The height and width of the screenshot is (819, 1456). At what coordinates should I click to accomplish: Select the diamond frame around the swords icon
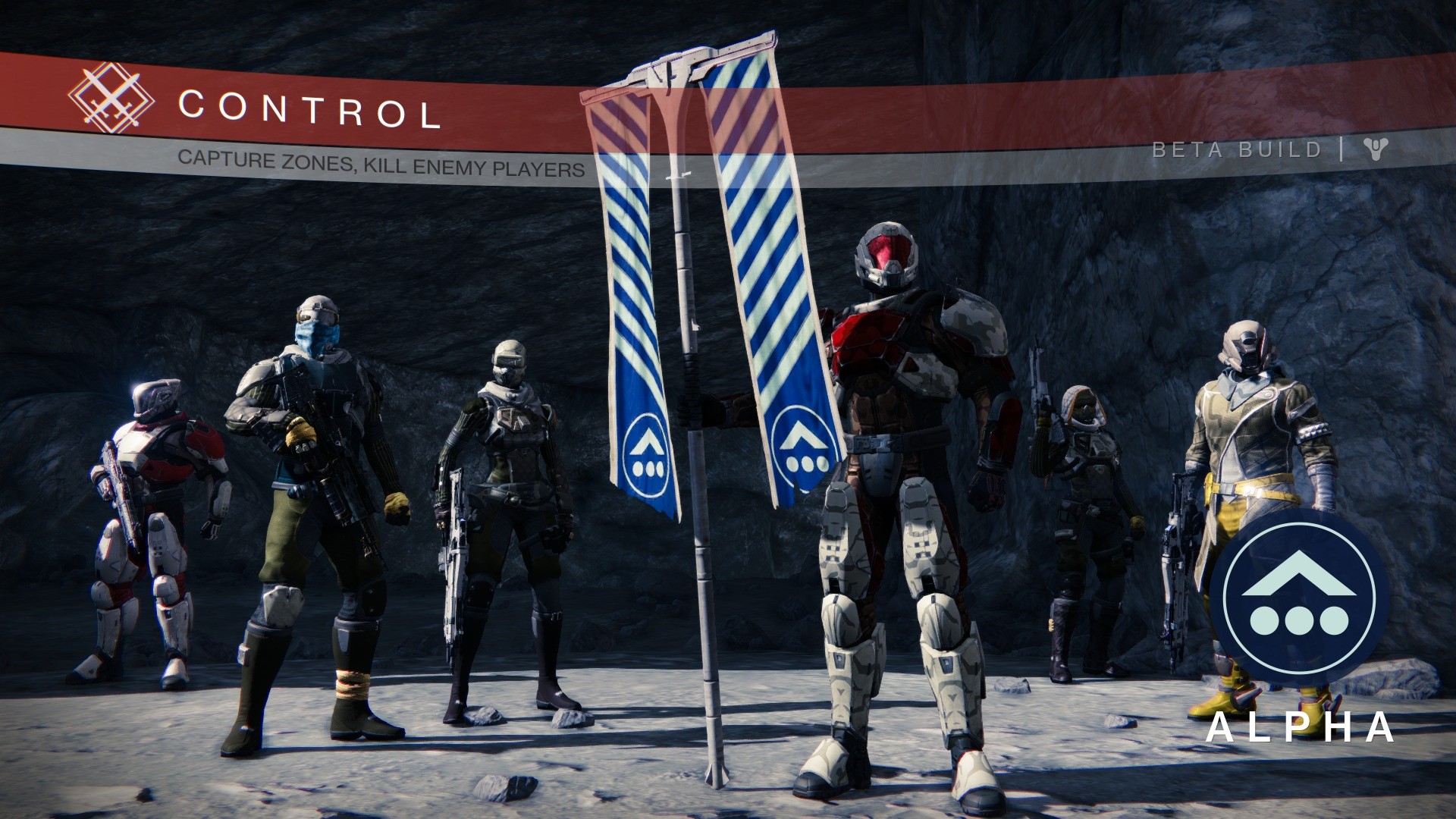click(112, 99)
